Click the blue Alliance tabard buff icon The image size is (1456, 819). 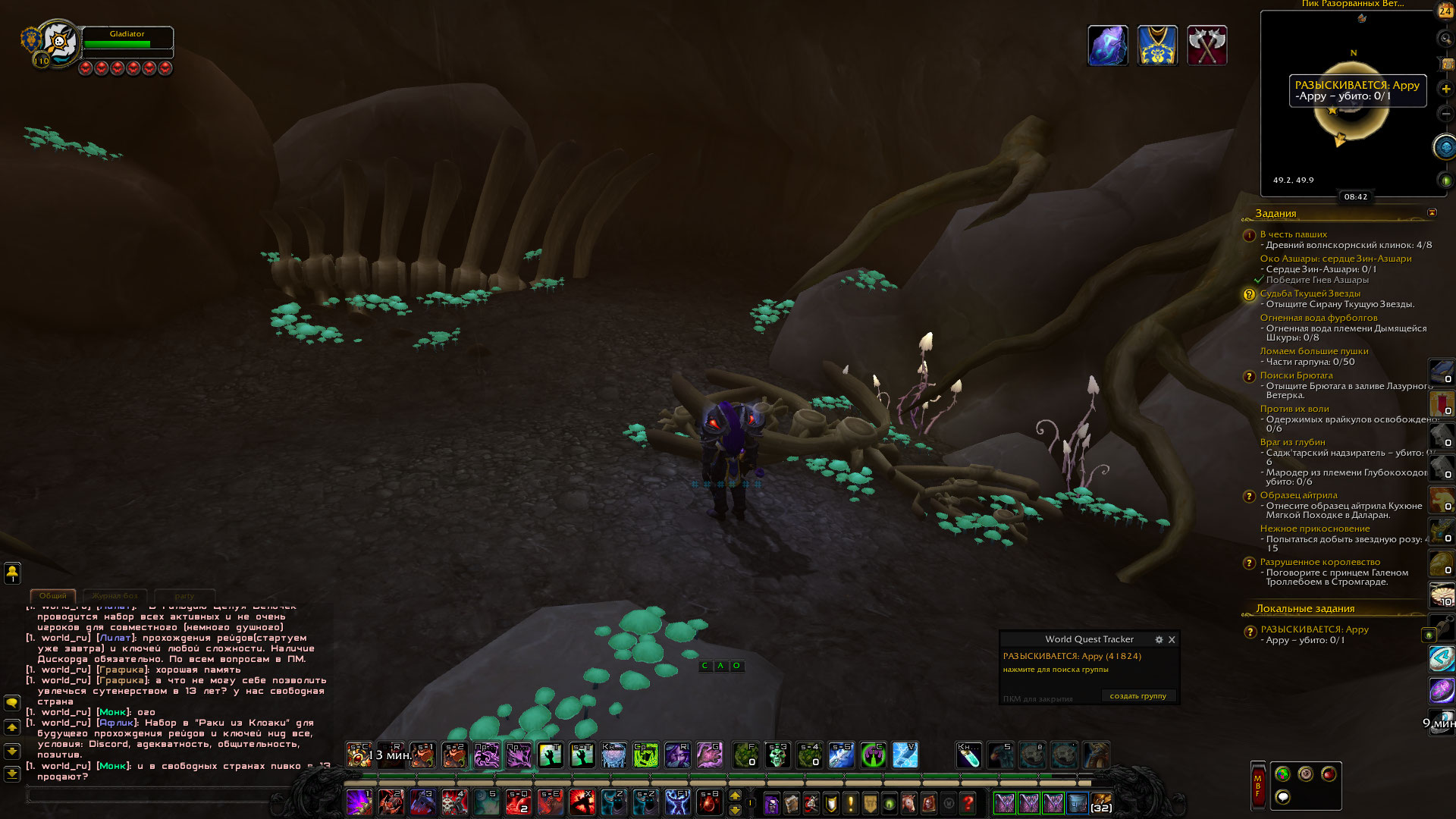click(1157, 45)
